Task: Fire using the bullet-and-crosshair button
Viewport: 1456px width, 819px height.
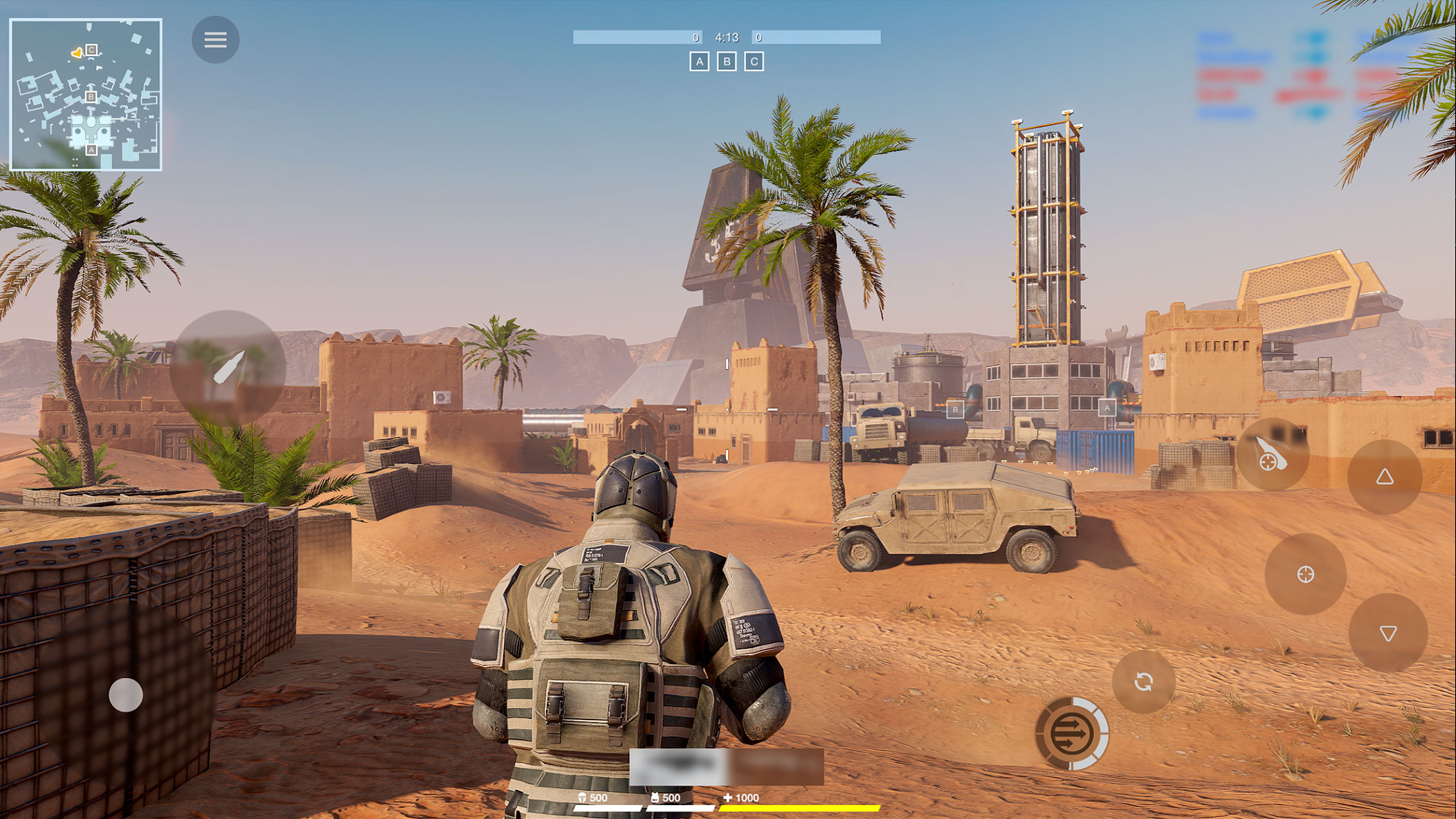Action: (x=1272, y=454)
